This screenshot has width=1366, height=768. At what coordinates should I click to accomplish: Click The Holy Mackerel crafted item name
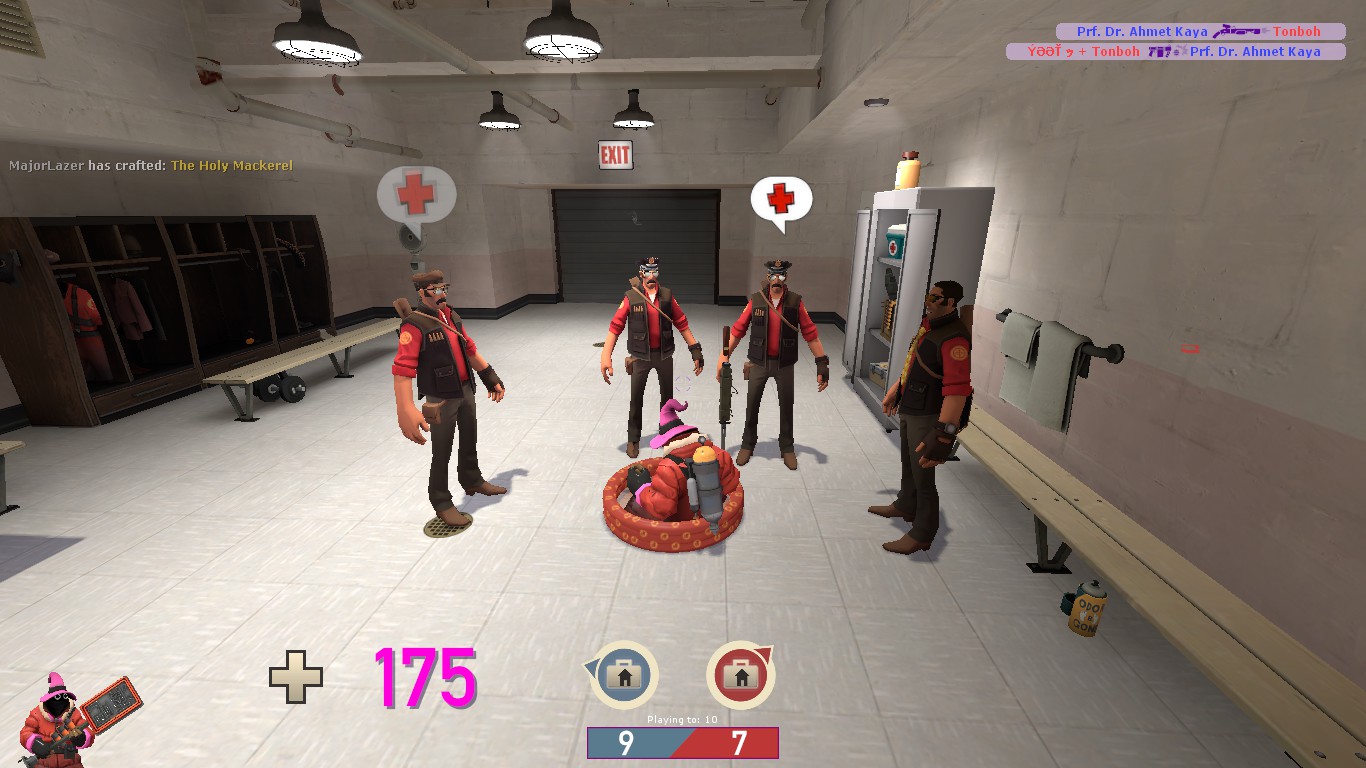pos(232,165)
